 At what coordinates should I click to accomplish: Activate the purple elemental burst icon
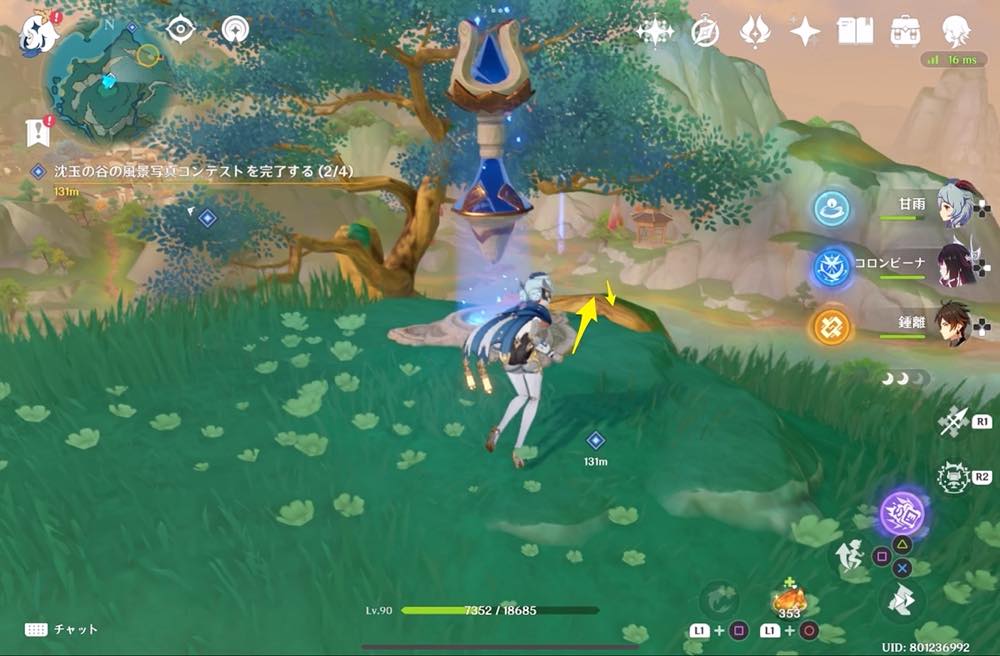(x=903, y=515)
